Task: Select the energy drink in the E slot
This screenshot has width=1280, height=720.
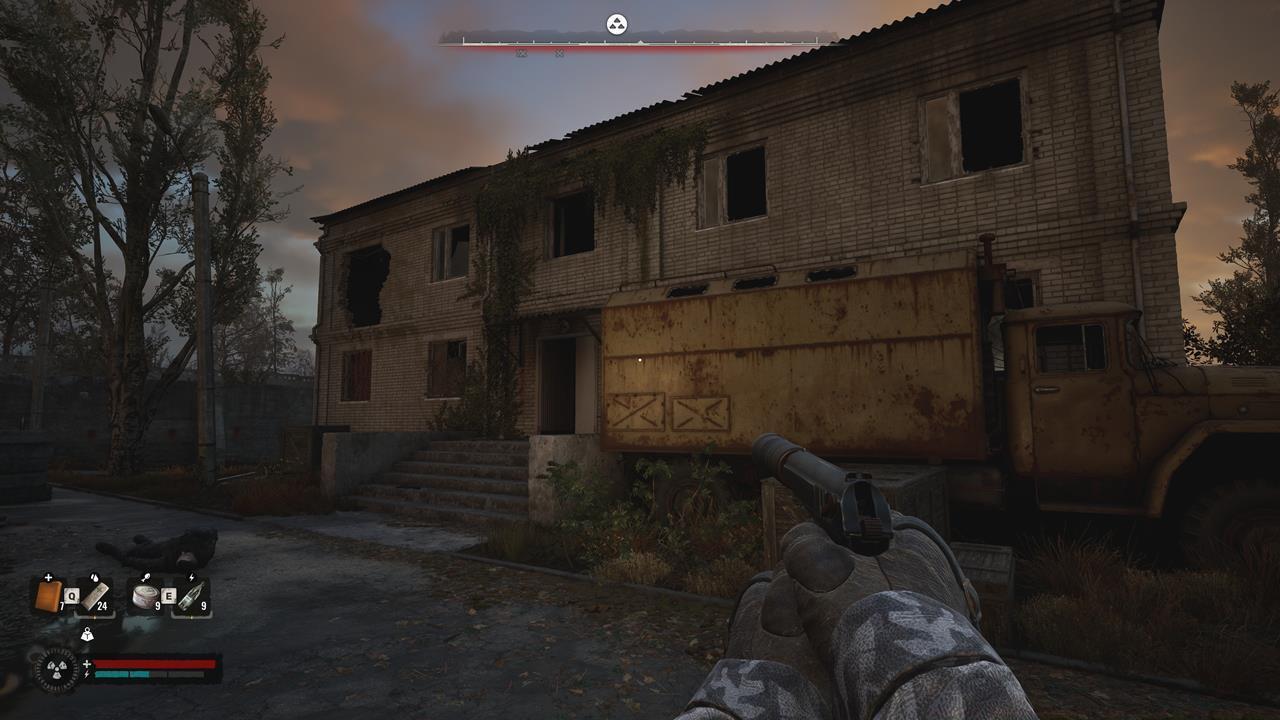Action: (x=192, y=594)
